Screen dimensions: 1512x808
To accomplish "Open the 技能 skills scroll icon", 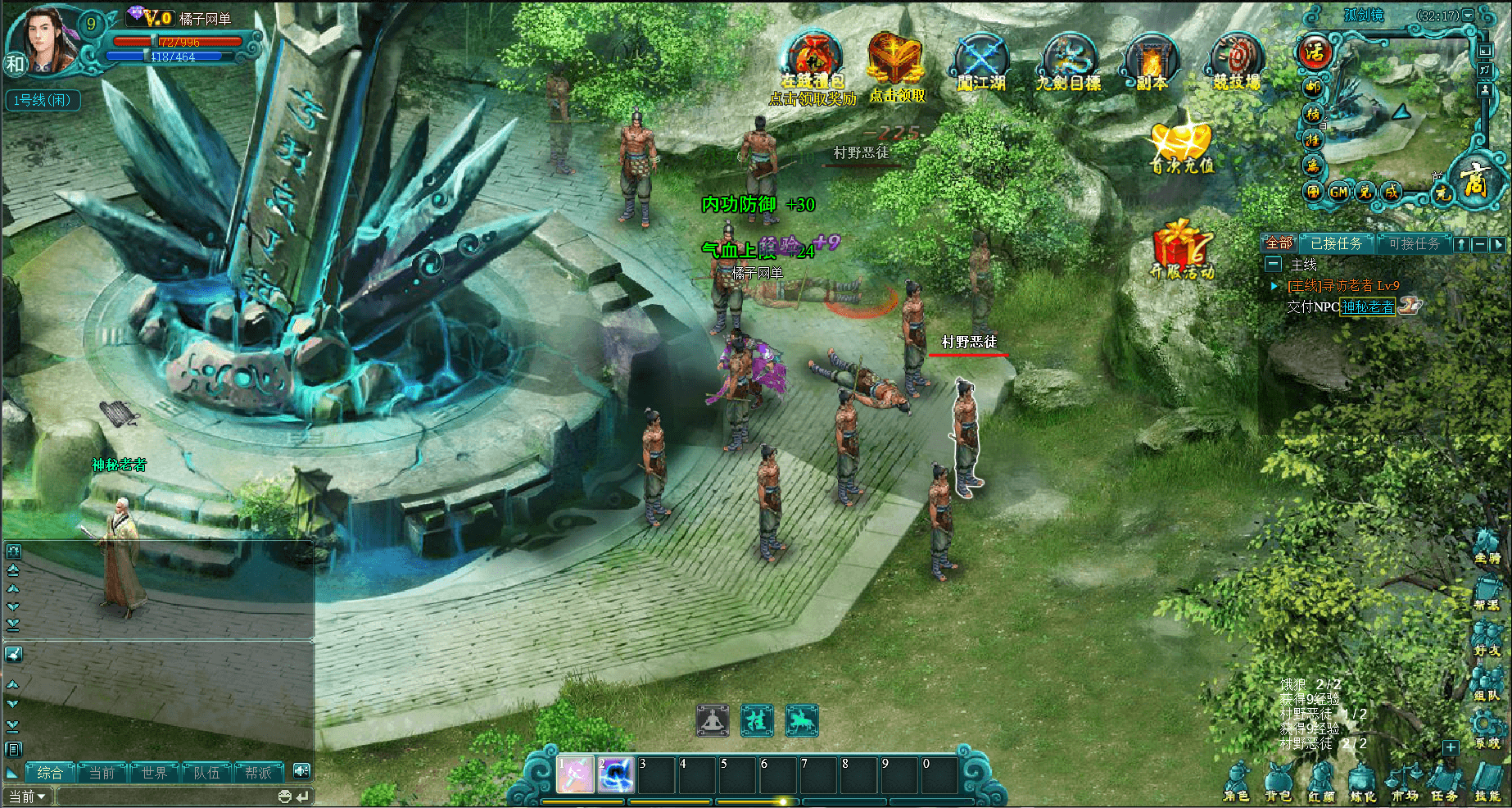I will click(x=1487, y=781).
